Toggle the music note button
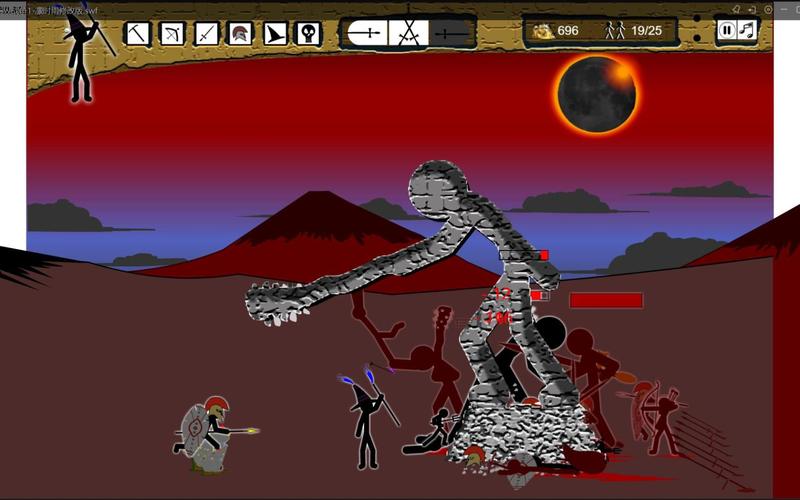 click(747, 30)
